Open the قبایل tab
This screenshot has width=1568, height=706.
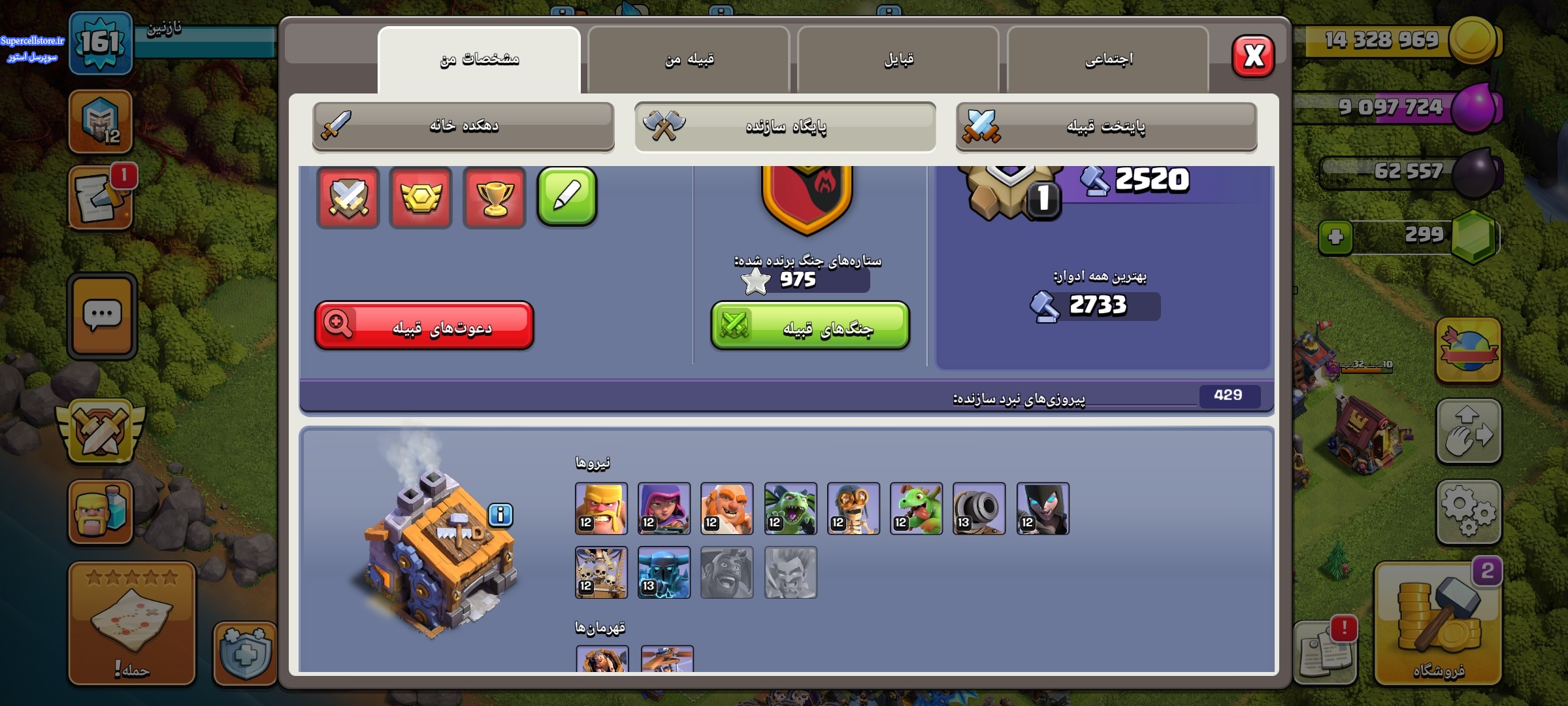pyautogui.click(x=898, y=60)
